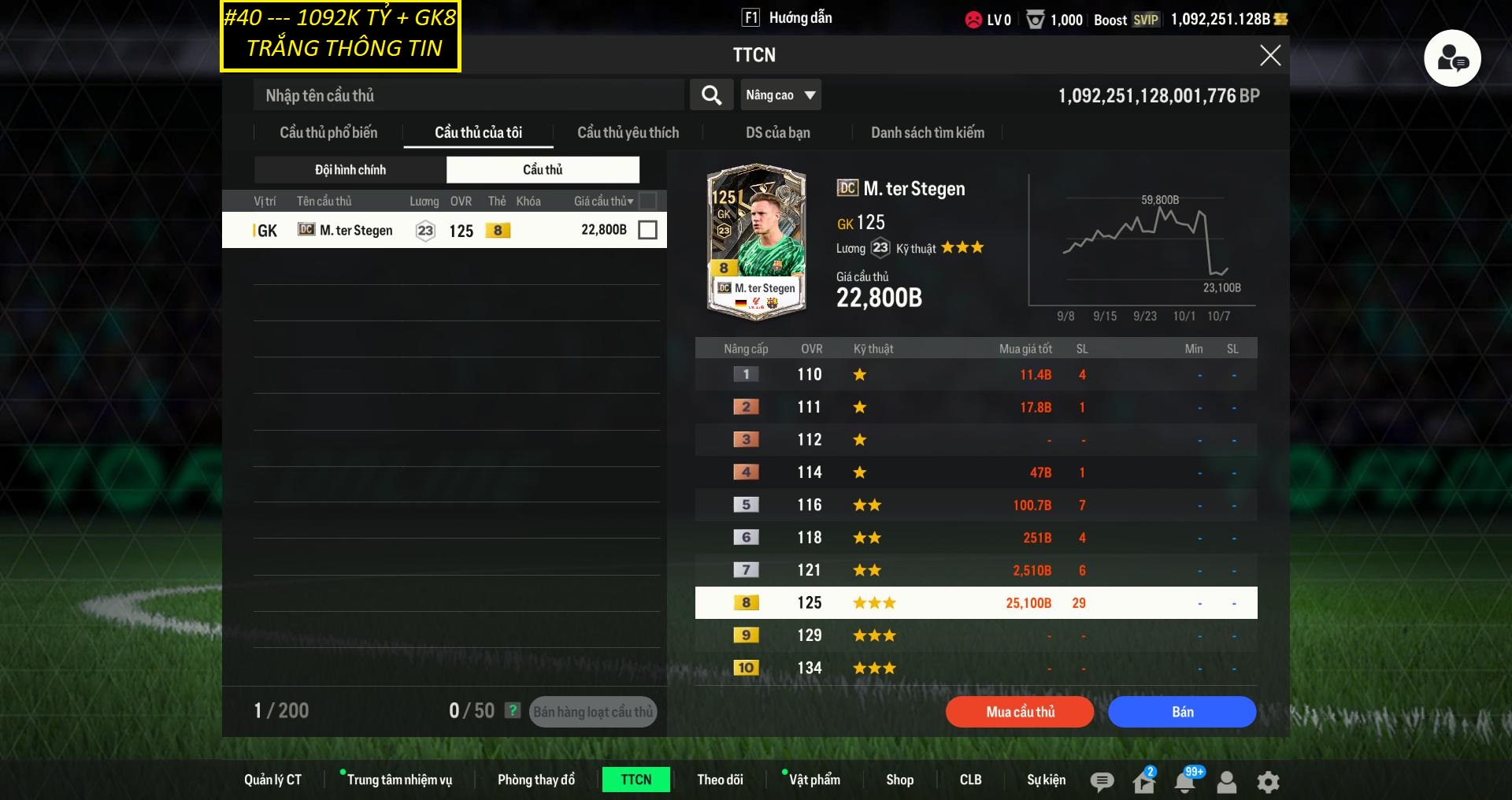Toggle the select-all checkbox in list header
This screenshot has width=1512, height=800.
[x=647, y=201]
